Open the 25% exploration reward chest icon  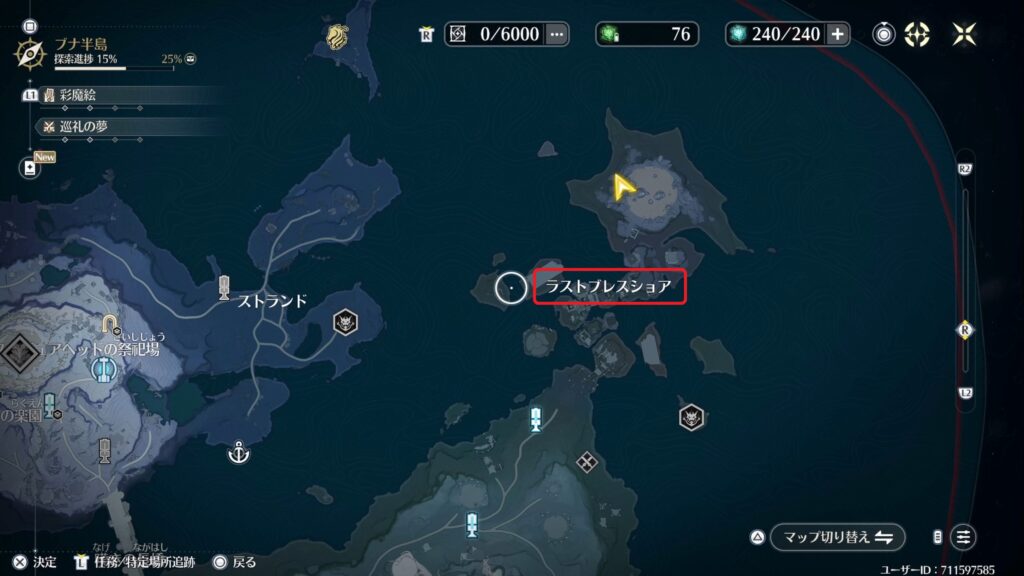coord(190,59)
